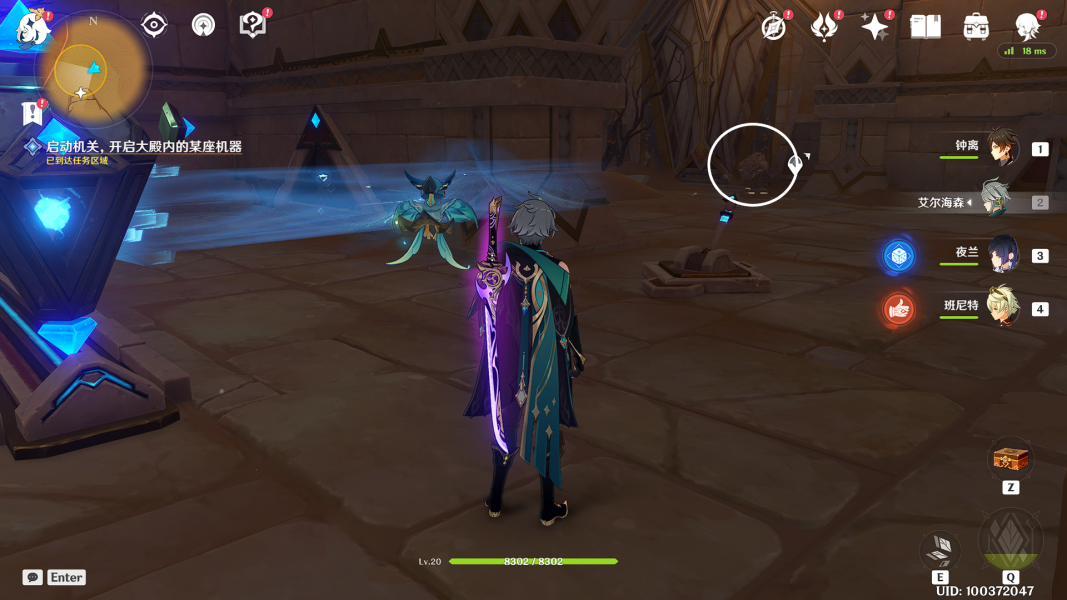Activate the Elemental Burst icon
This screenshot has width=1067, height=600.
(1010, 542)
